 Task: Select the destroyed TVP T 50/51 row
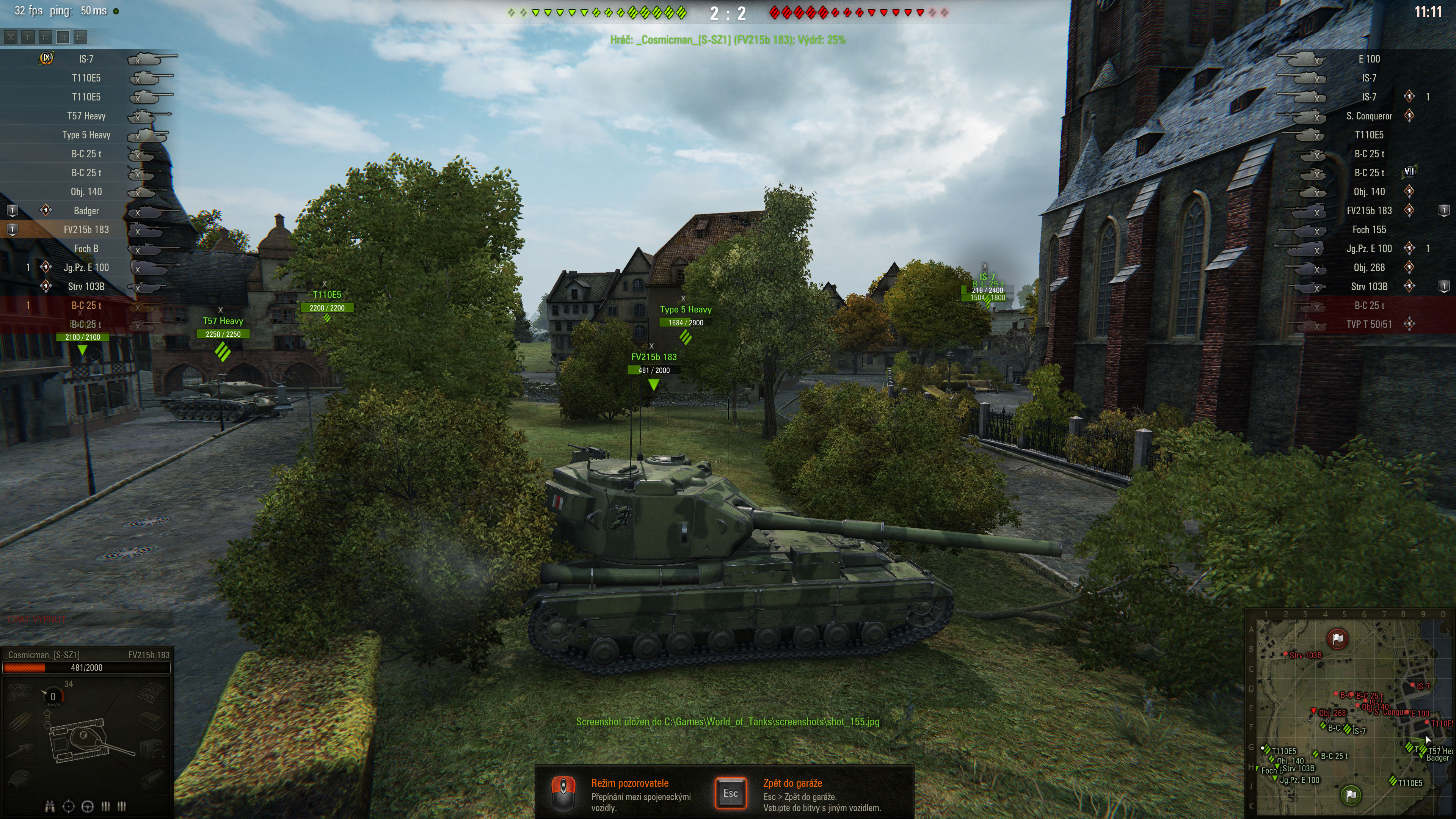[1368, 325]
